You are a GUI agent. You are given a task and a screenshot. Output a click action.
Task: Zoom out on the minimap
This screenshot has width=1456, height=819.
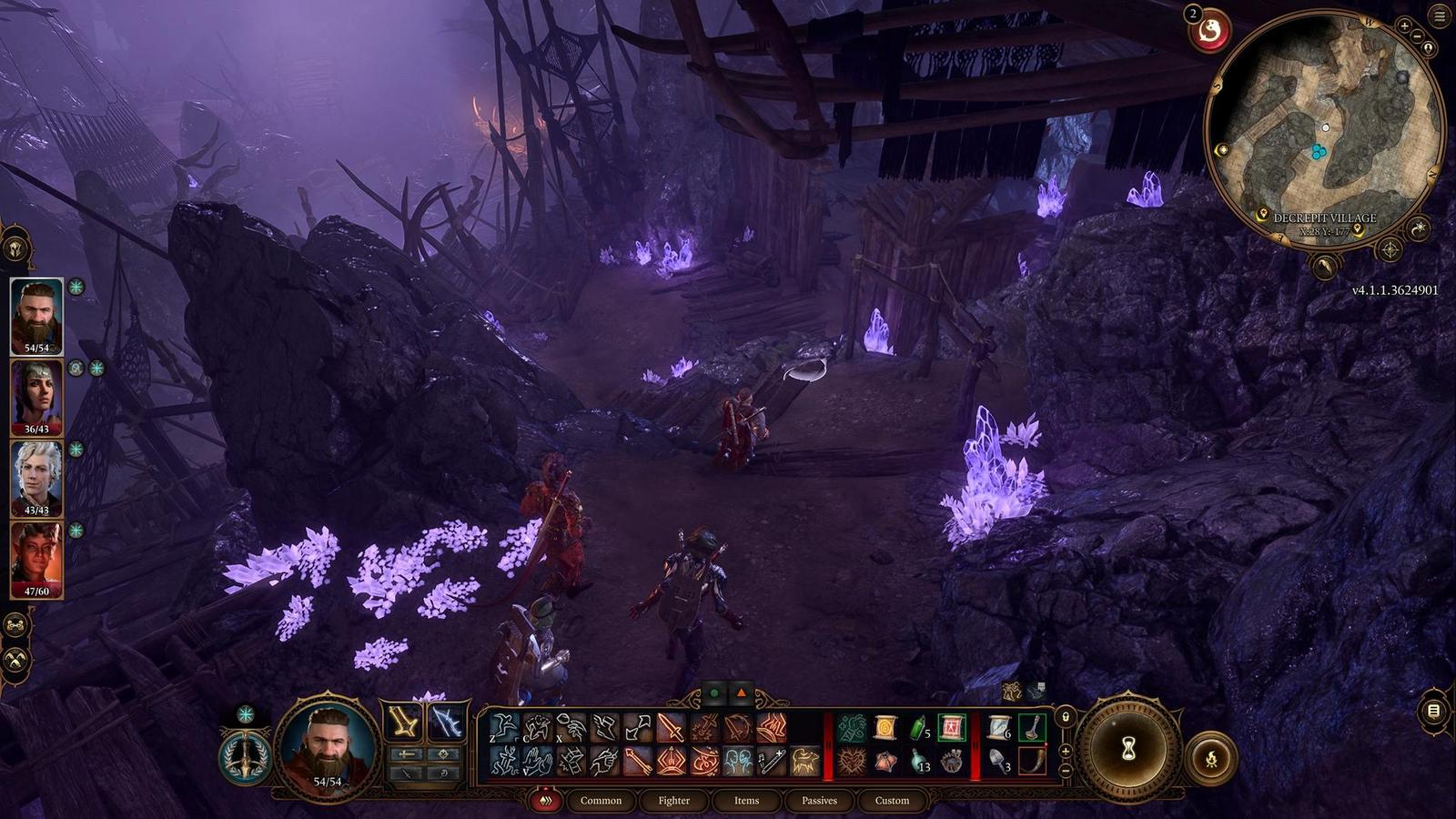1417,36
